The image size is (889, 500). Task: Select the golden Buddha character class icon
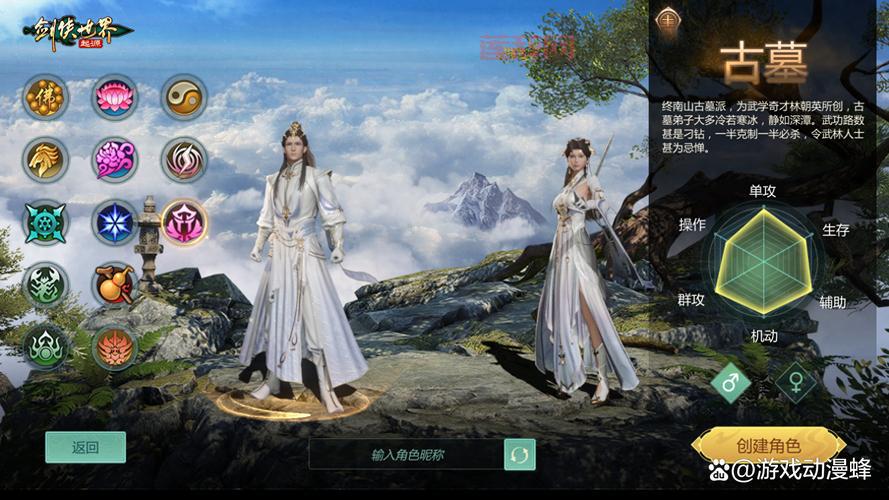pos(46,98)
